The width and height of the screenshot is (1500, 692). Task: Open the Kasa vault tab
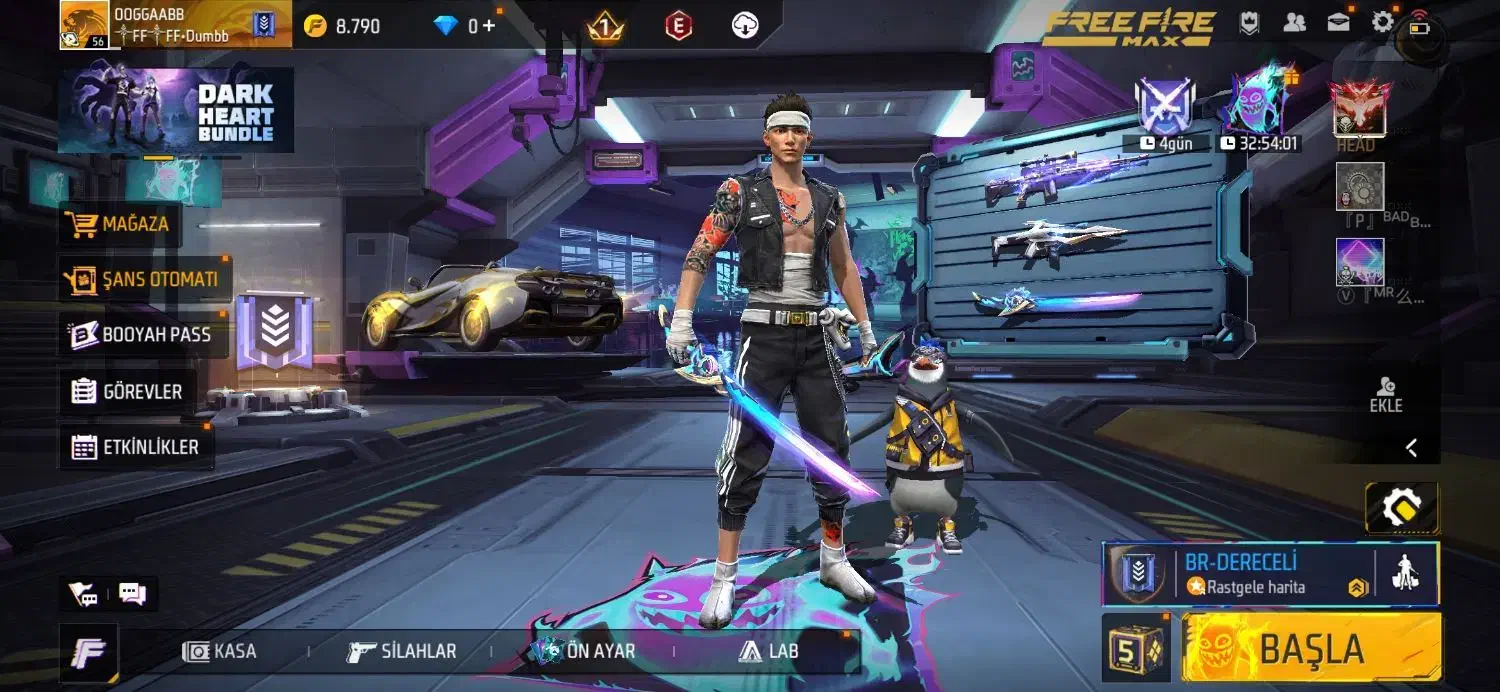221,652
